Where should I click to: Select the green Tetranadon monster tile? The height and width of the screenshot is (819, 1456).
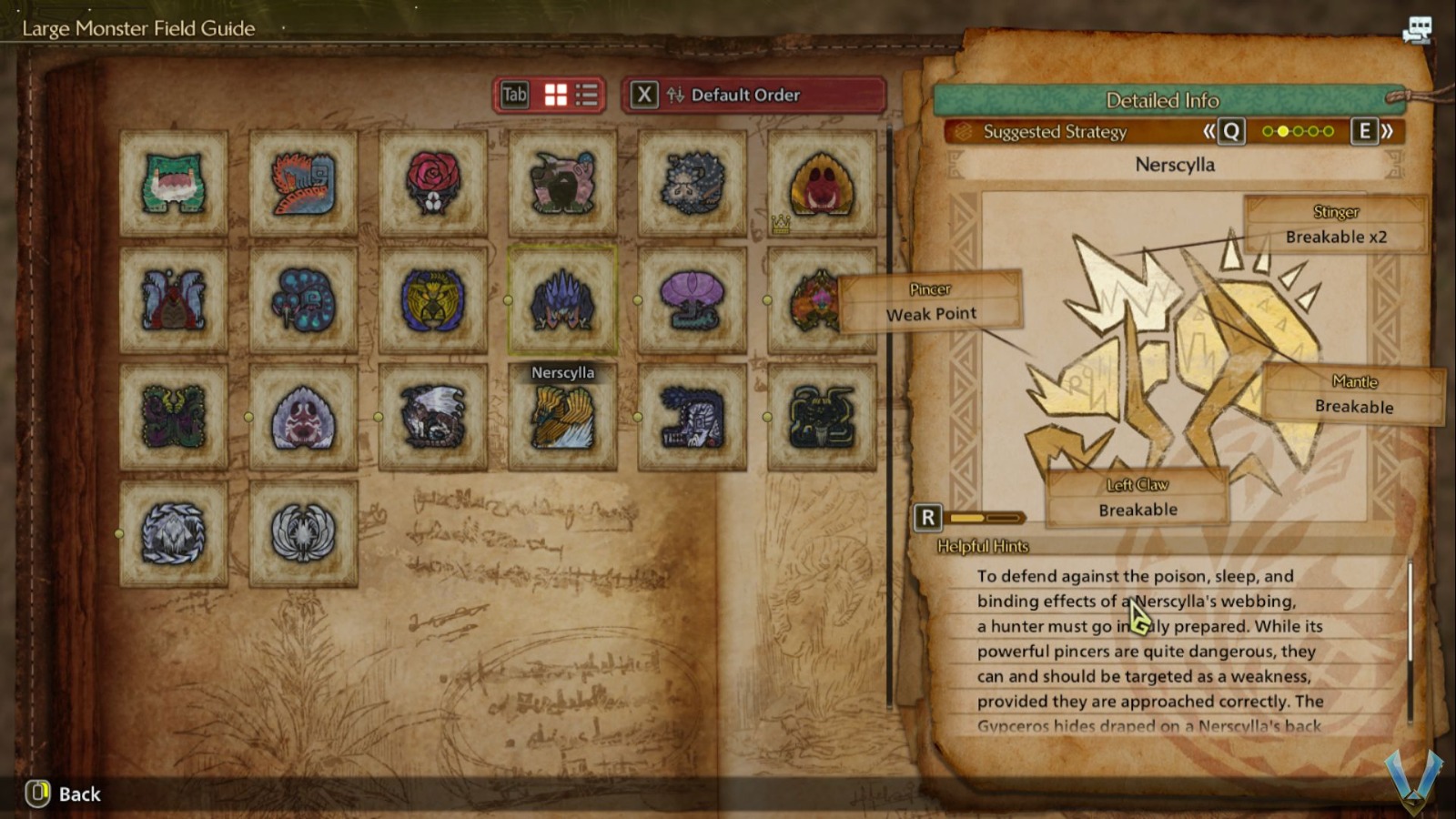coord(173,183)
